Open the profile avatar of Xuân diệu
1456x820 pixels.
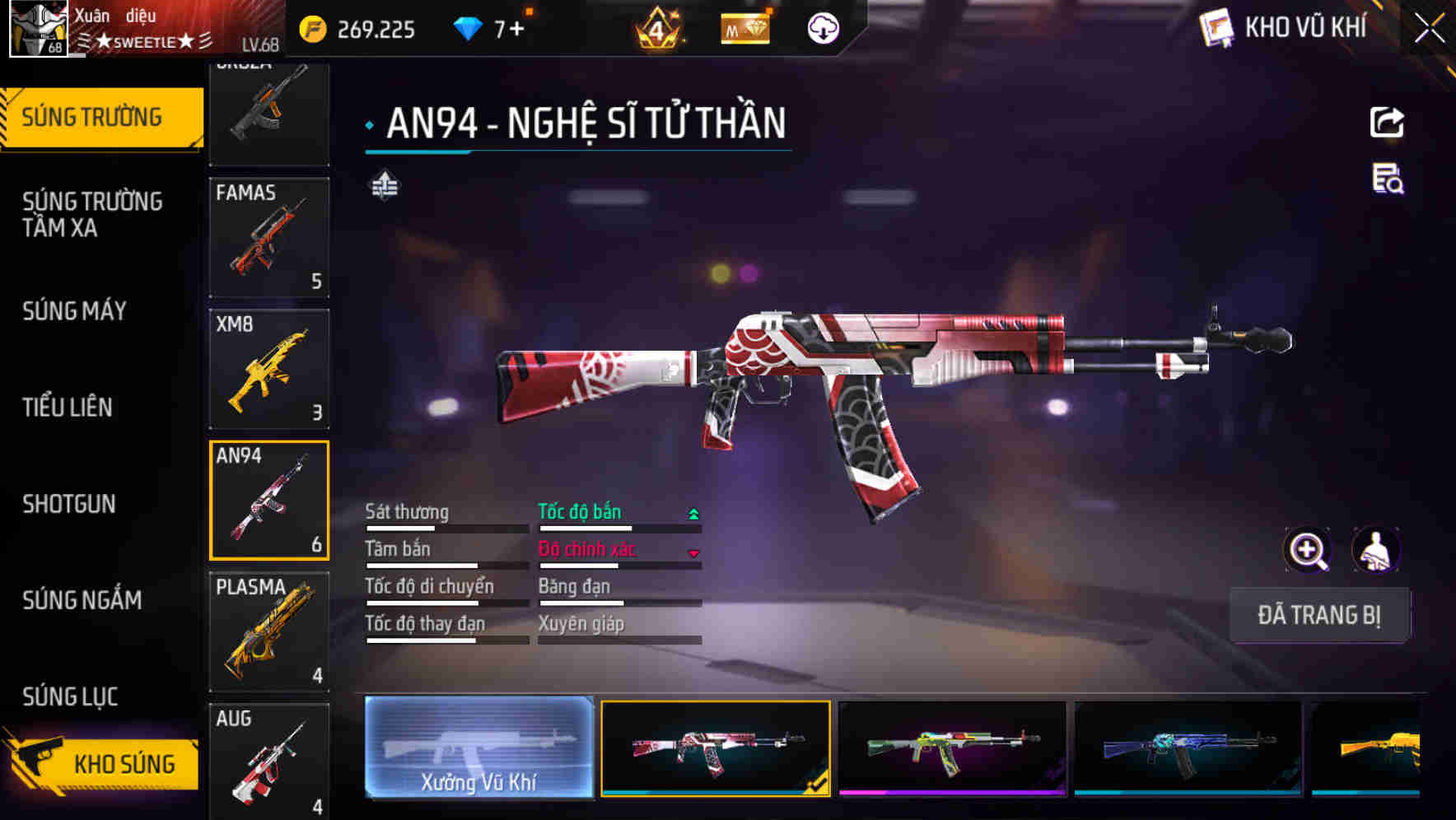[x=39, y=29]
